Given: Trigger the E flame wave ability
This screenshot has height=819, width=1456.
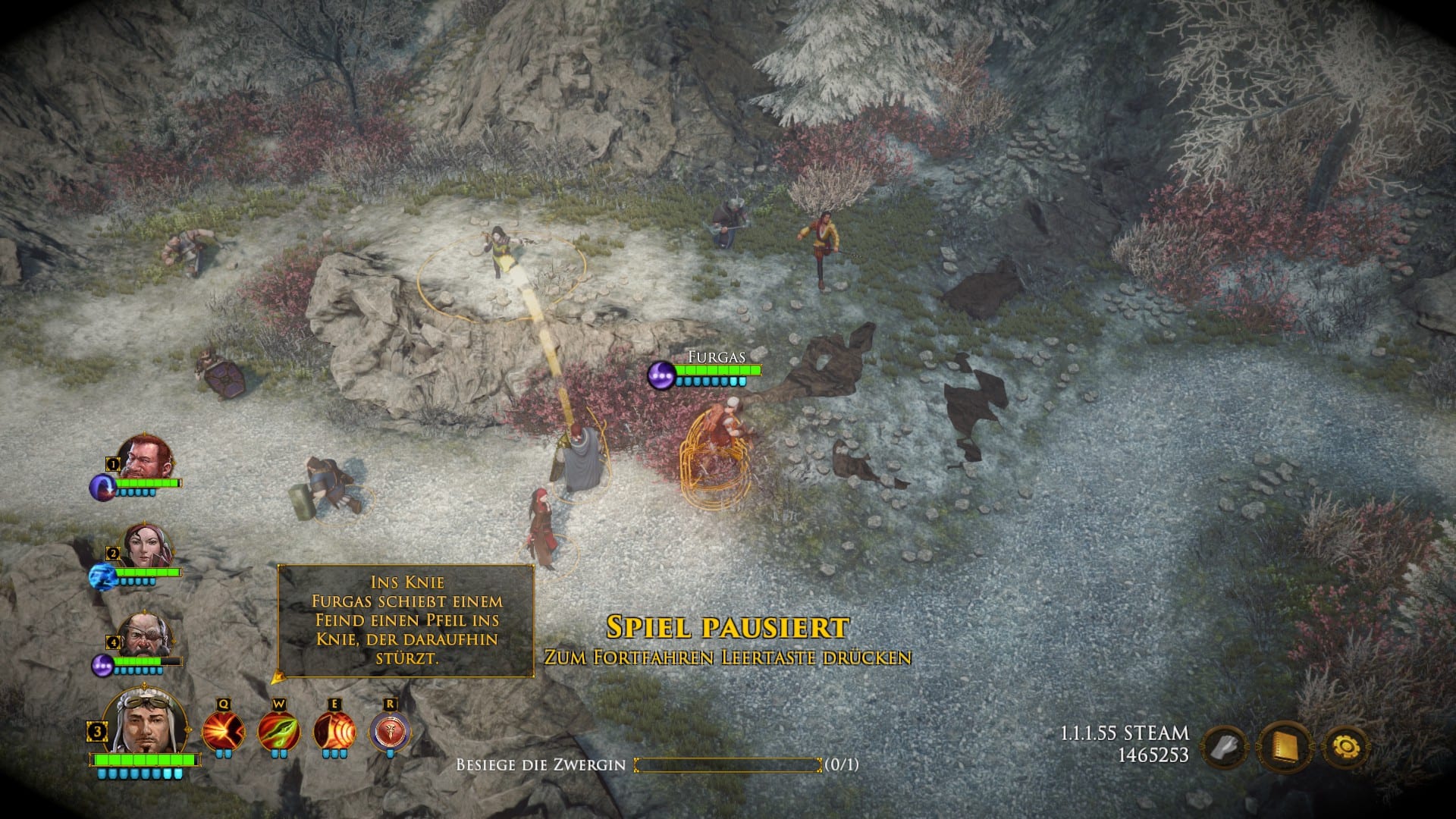Looking at the screenshot, I should [x=334, y=733].
